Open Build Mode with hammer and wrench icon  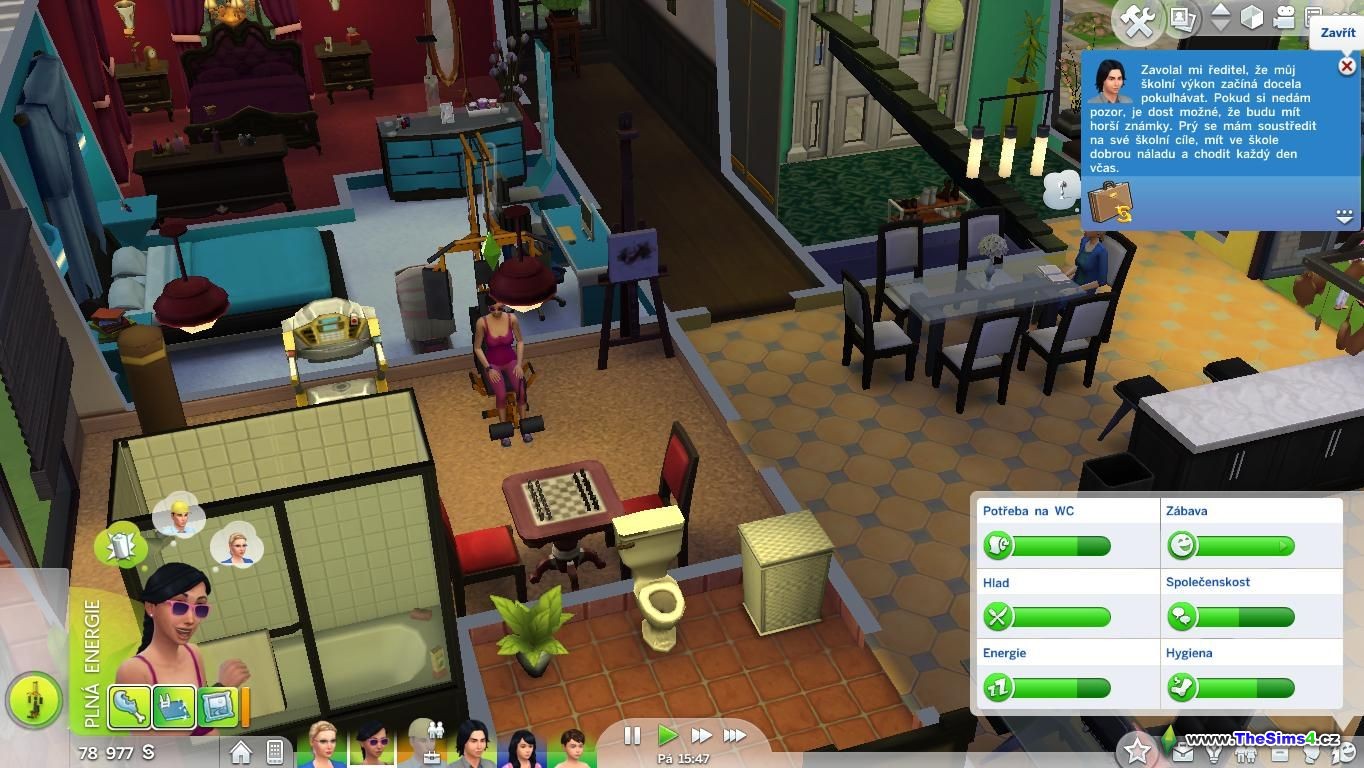click(1139, 20)
